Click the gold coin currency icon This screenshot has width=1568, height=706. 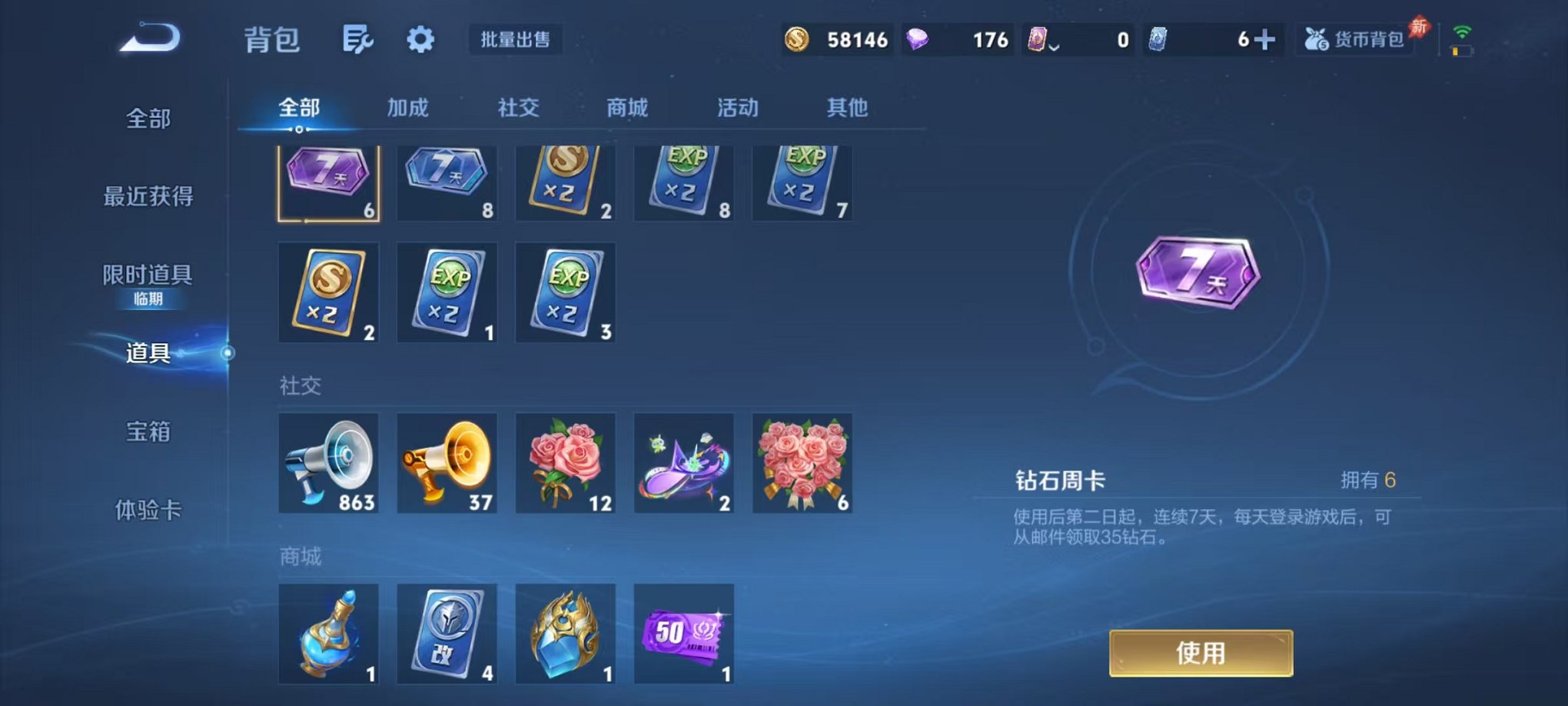tap(798, 38)
